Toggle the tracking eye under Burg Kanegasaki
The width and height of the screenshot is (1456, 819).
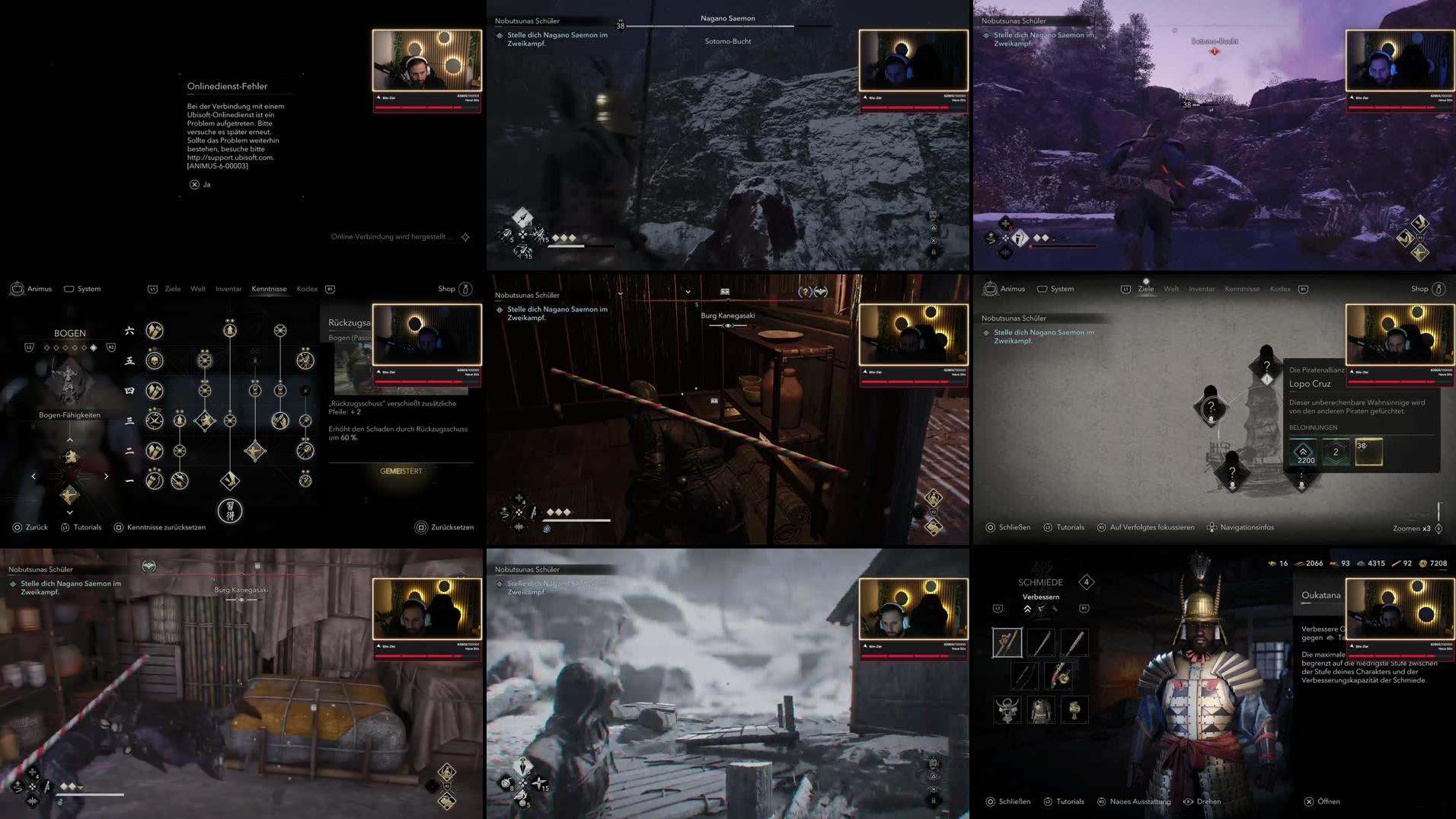point(241,600)
